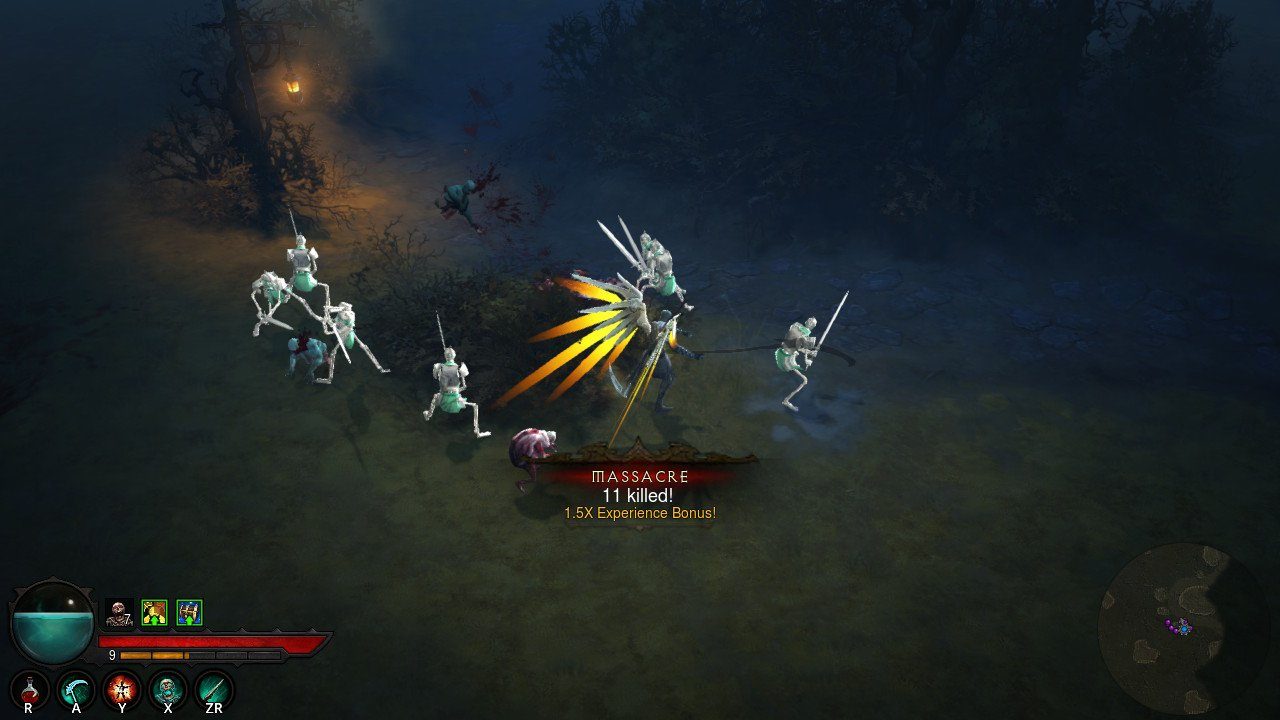Inspect the treasure chest buff icon

[189, 612]
